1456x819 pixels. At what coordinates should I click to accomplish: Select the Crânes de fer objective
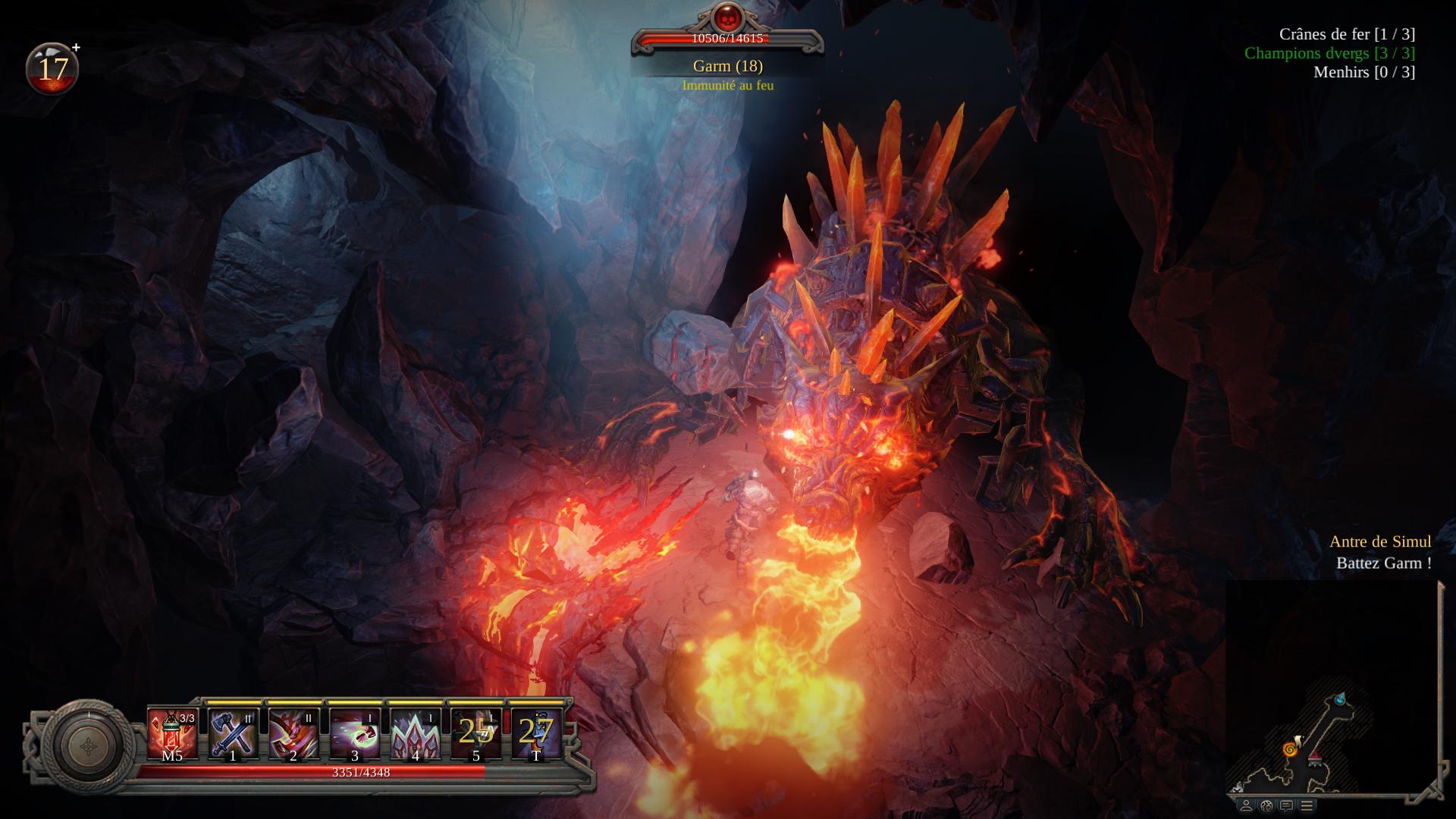point(1347,34)
